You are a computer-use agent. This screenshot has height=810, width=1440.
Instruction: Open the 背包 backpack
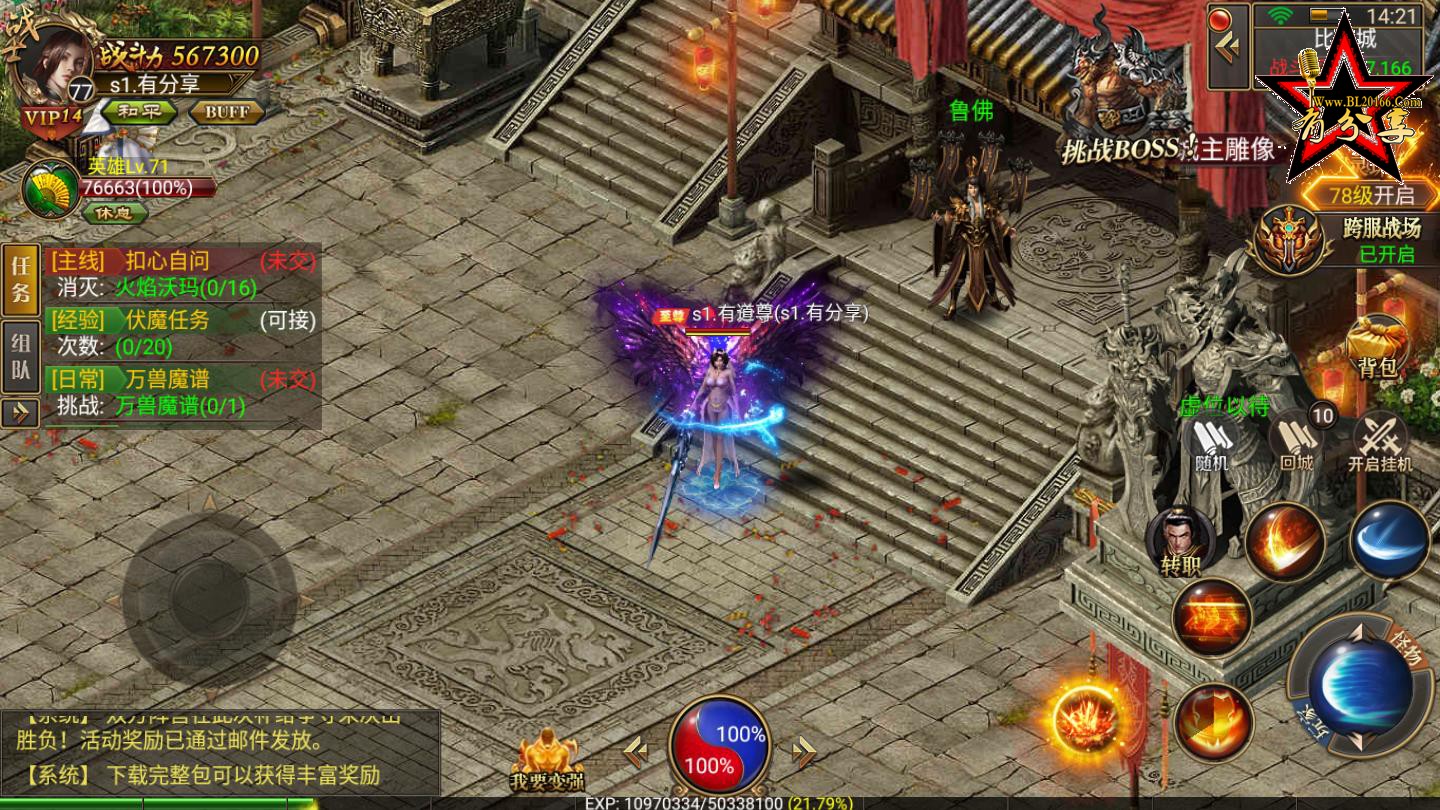pyautogui.click(x=1377, y=346)
